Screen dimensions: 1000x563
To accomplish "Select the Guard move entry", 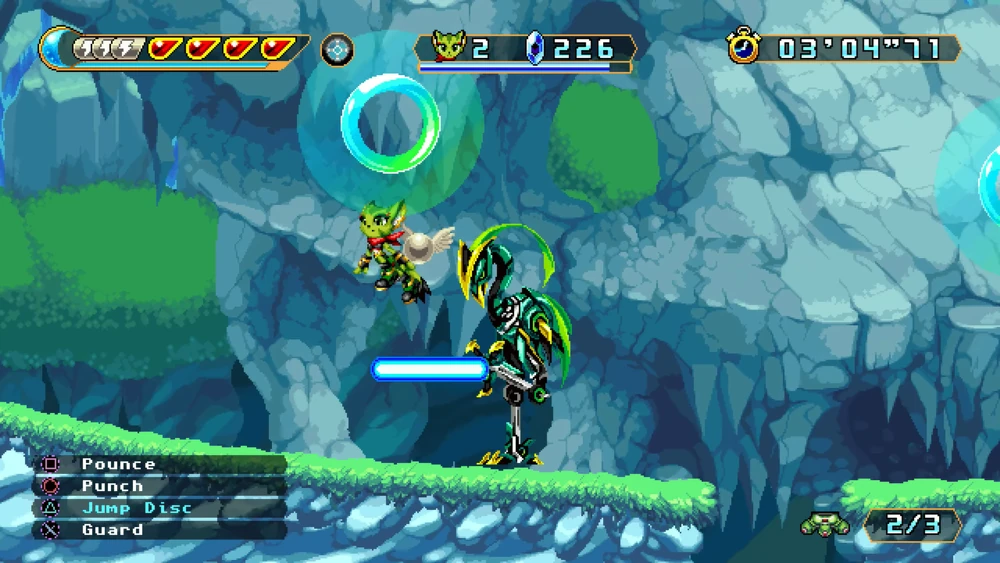I will coord(112,530).
